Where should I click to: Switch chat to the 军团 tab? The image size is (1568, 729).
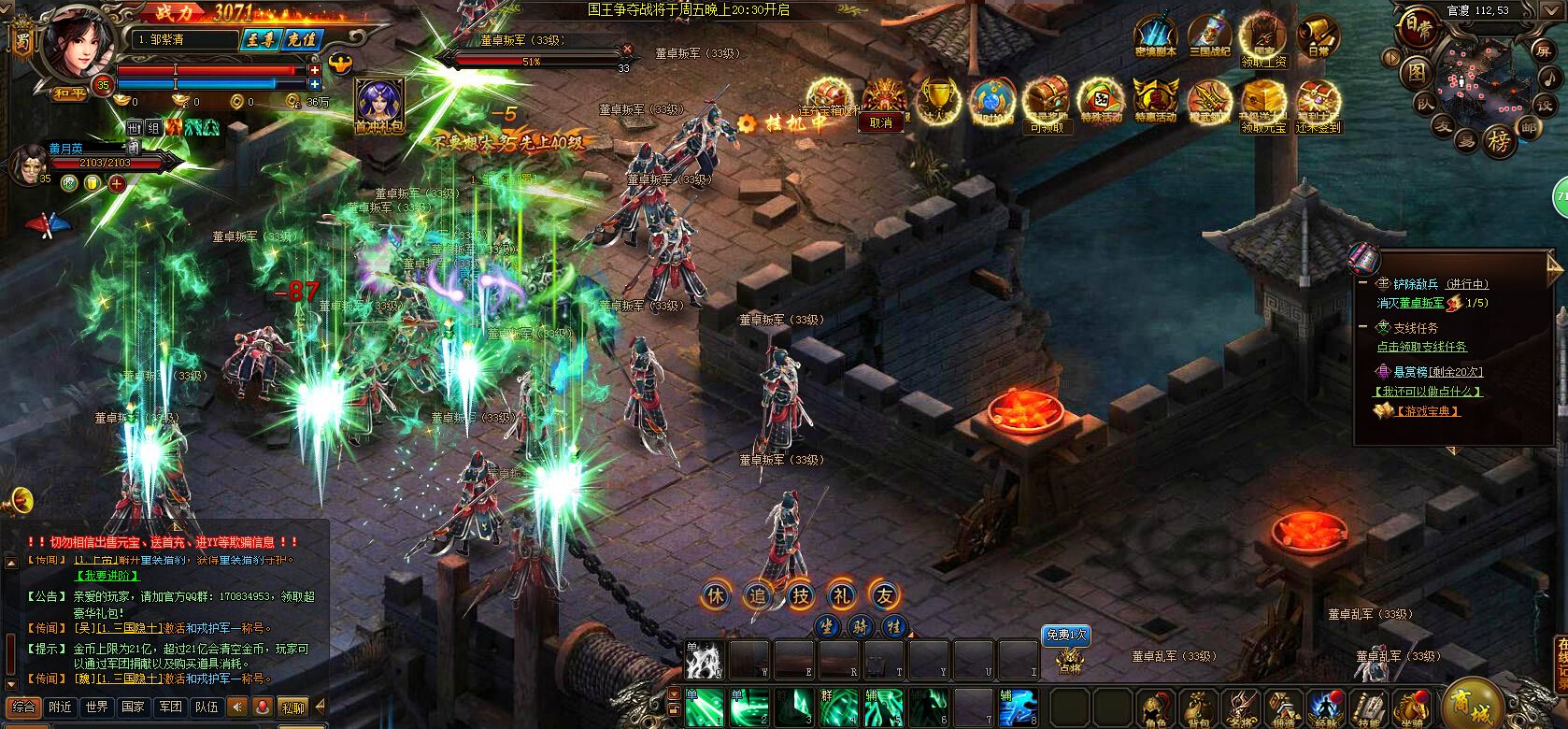pos(169,708)
